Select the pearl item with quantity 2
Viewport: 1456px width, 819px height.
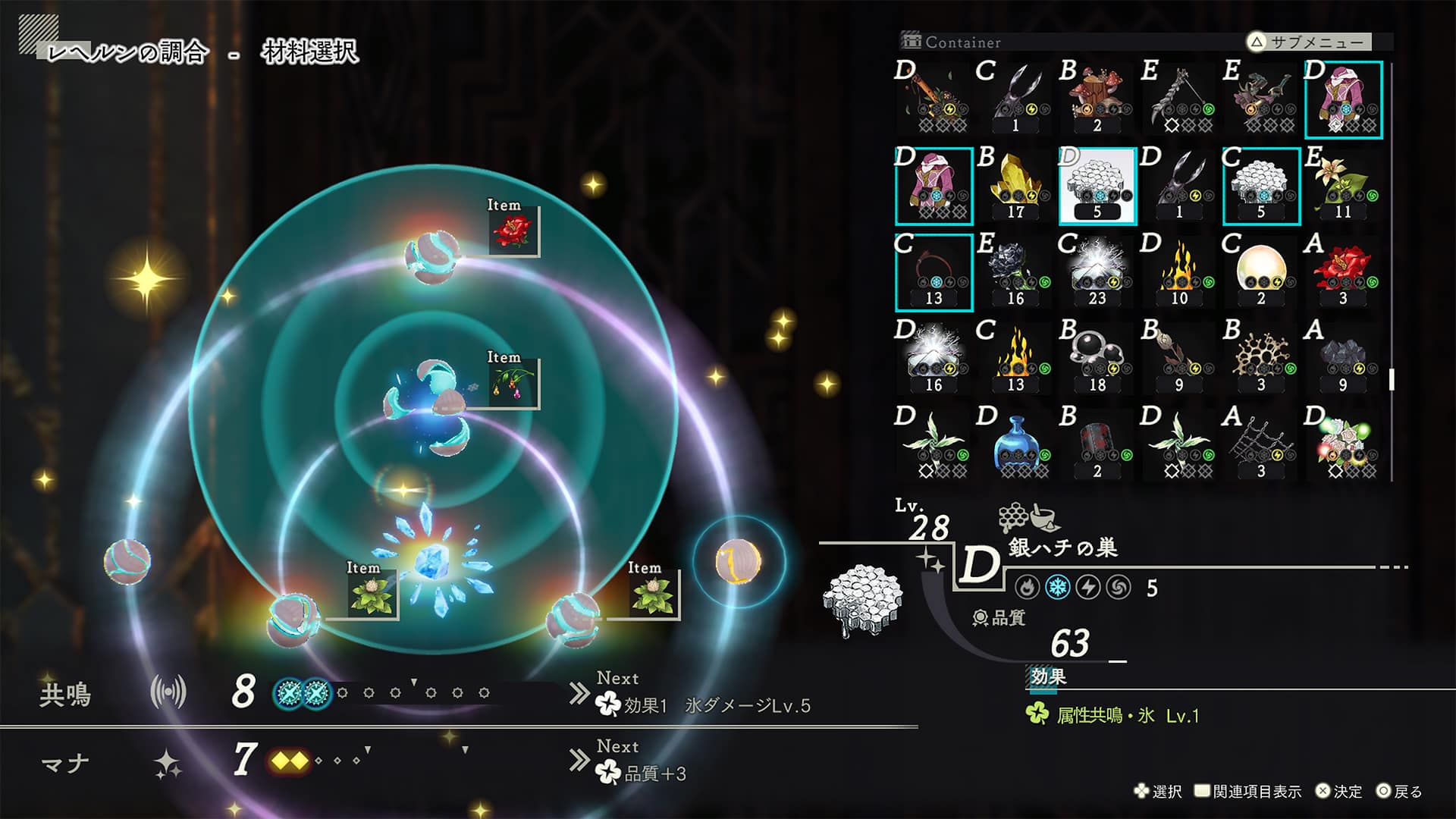pos(1263,271)
